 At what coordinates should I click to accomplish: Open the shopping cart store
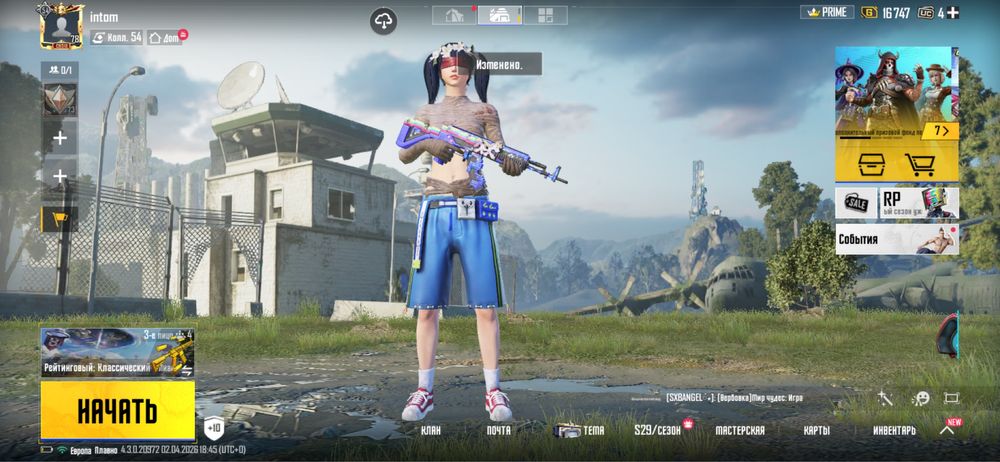pos(920,164)
